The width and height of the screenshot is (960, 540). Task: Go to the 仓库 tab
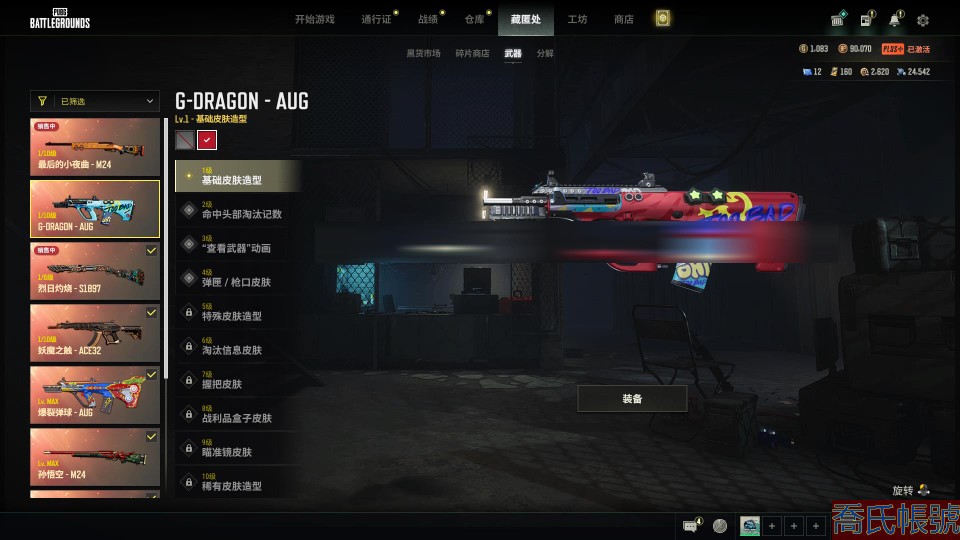pyautogui.click(x=474, y=19)
